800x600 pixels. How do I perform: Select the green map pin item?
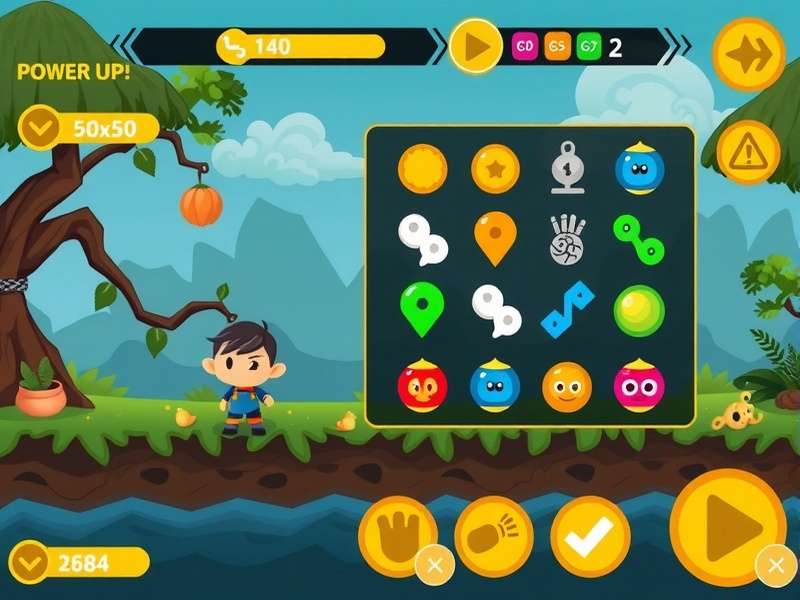pos(422,309)
